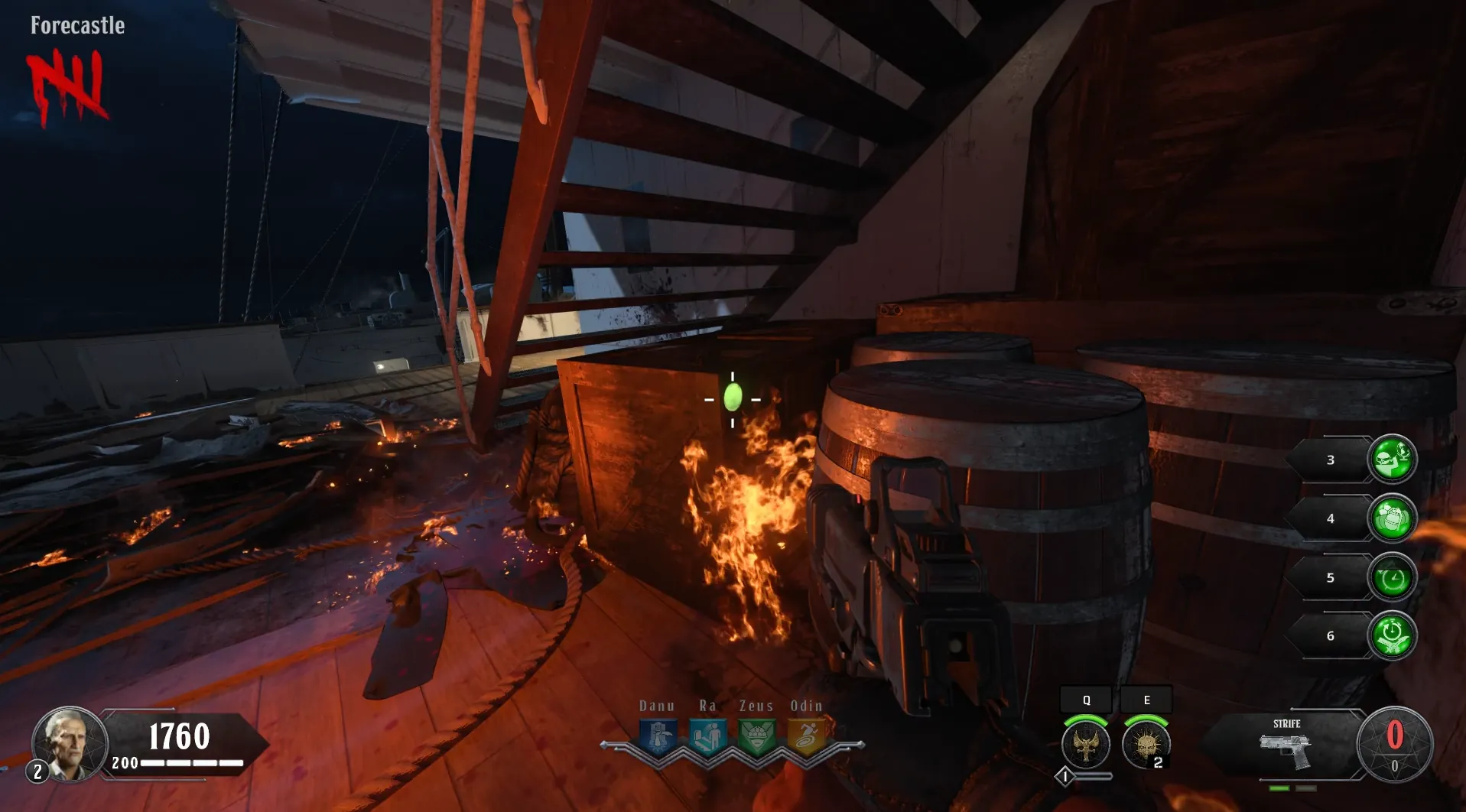Activate the elixir in slot 5
Viewport: 1466px width, 812px height.
(x=1392, y=577)
